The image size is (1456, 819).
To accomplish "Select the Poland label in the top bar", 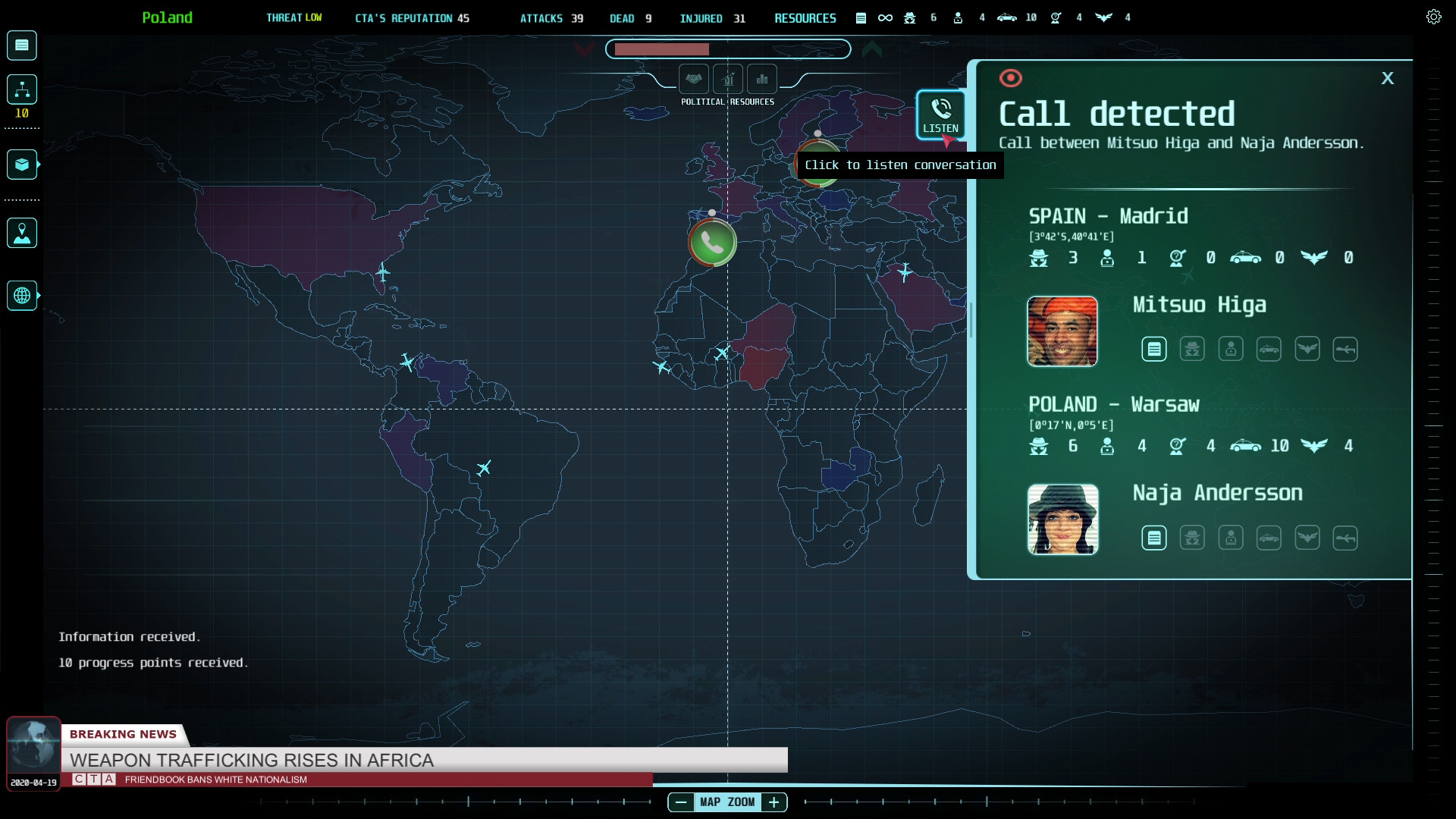I will pos(167,17).
